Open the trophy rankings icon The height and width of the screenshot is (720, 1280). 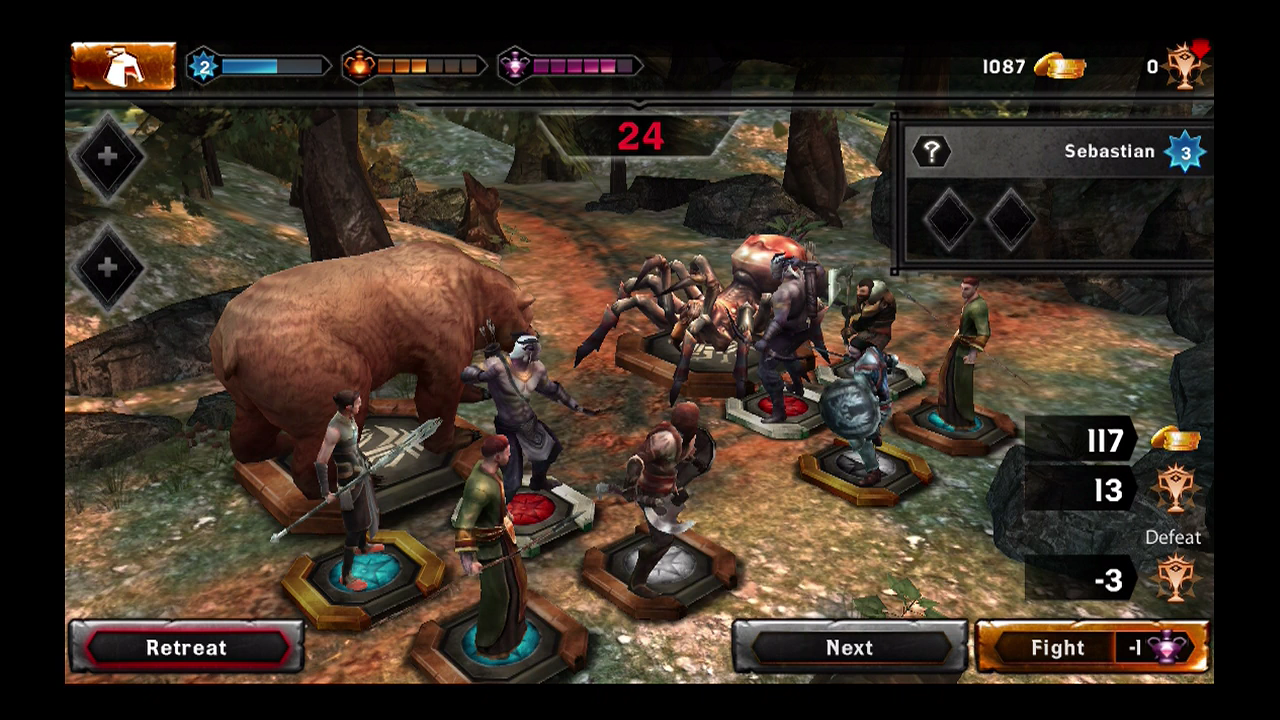click(1187, 66)
